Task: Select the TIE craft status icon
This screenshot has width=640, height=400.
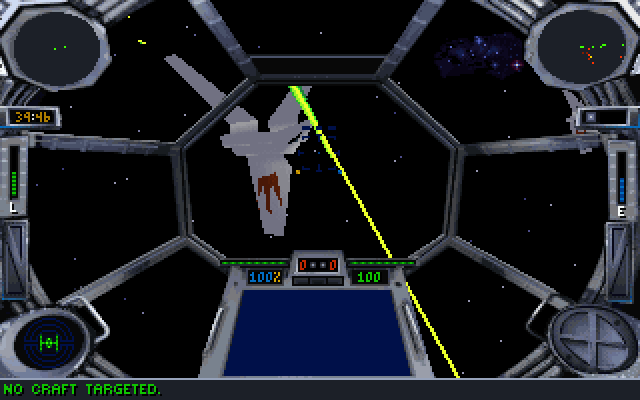Action: (x=48, y=341)
